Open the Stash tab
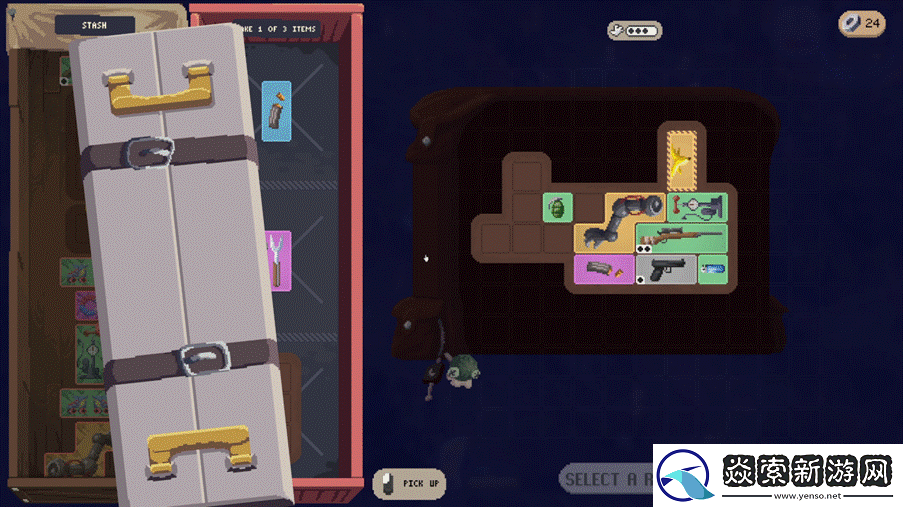The height and width of the screenshot is (507, 903). [94, 25]
